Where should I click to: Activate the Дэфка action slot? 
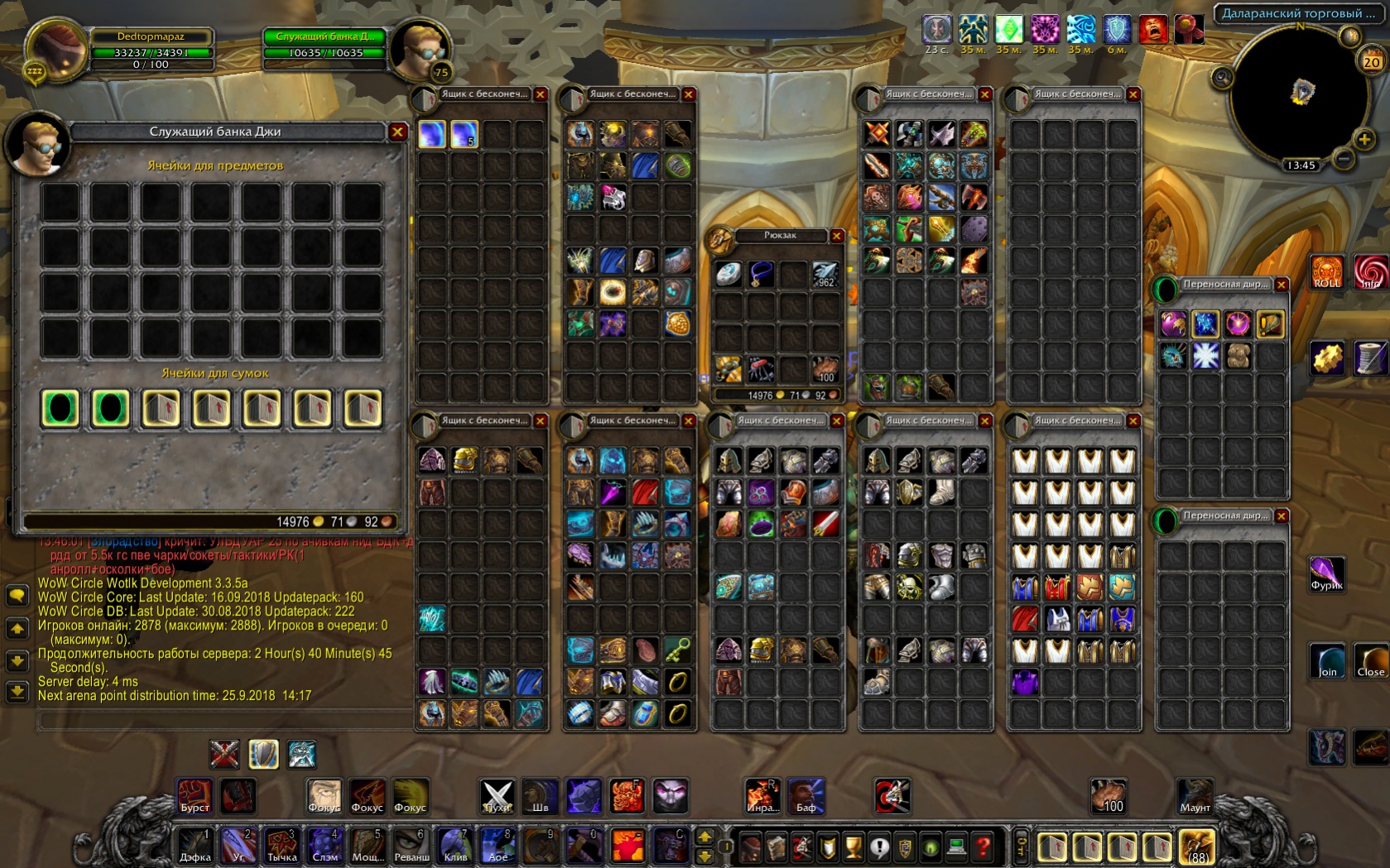[195, 846]
